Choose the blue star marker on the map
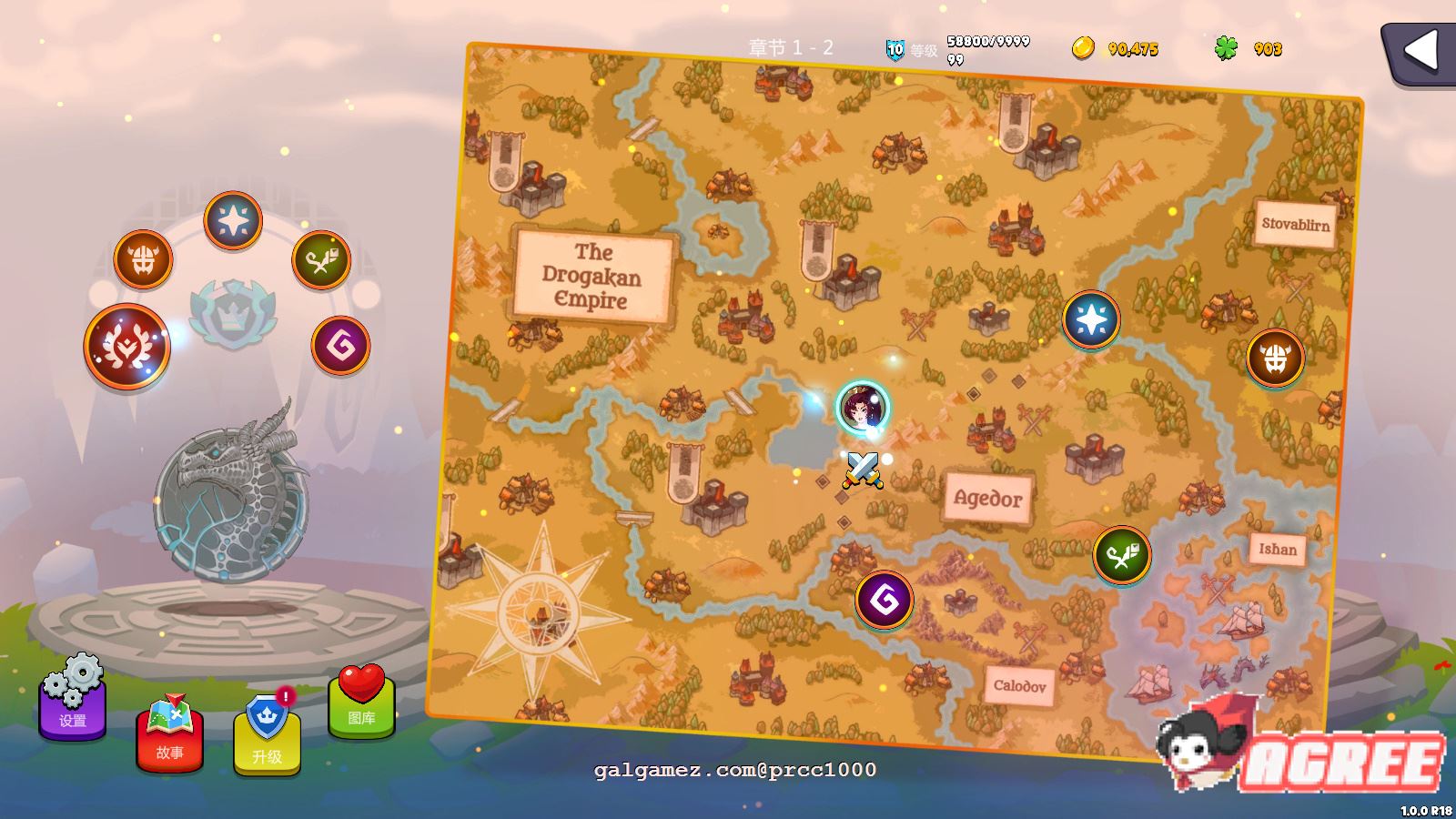This screenshot has width=1456, height=819. (x=1091, y=319)
